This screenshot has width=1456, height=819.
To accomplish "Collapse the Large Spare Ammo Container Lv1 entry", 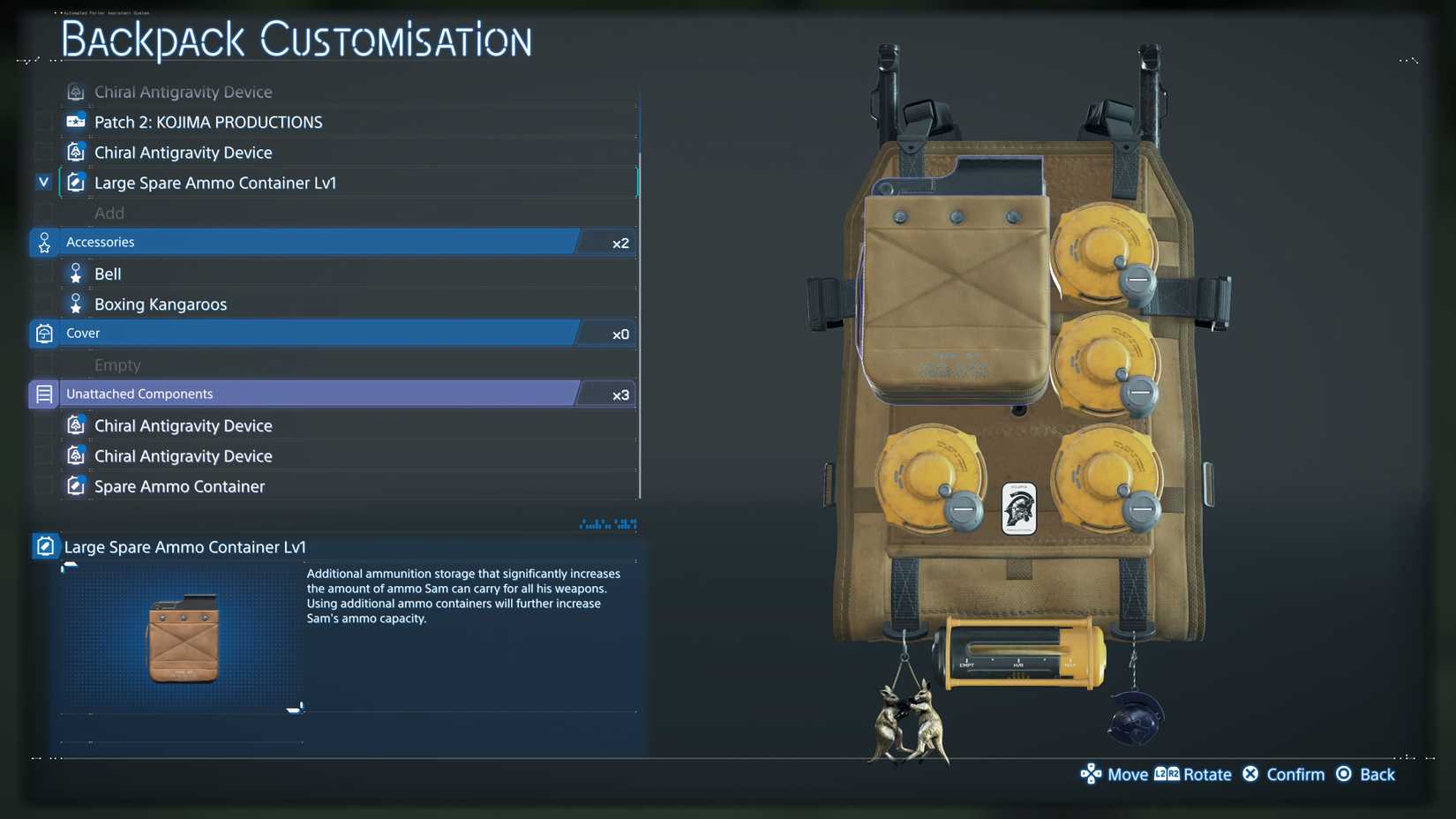I will (42, 182).
